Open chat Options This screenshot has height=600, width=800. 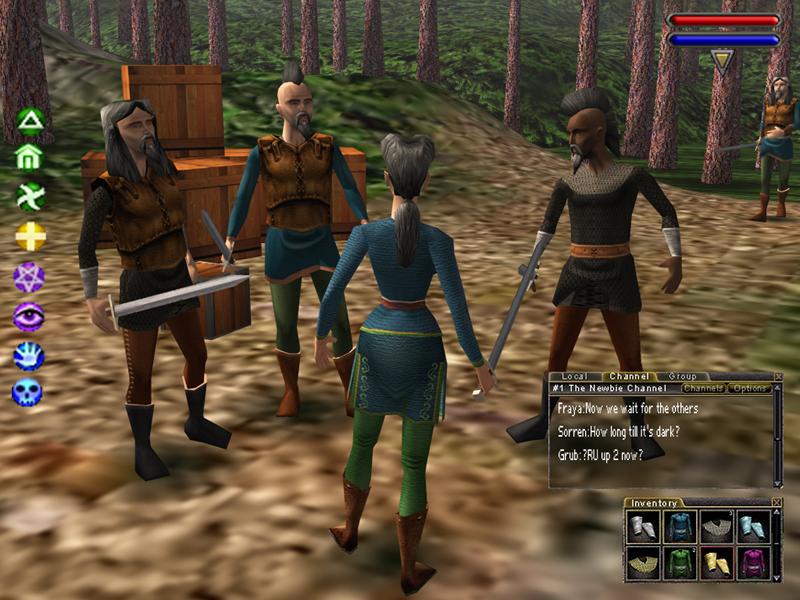(x=748, y=388)
